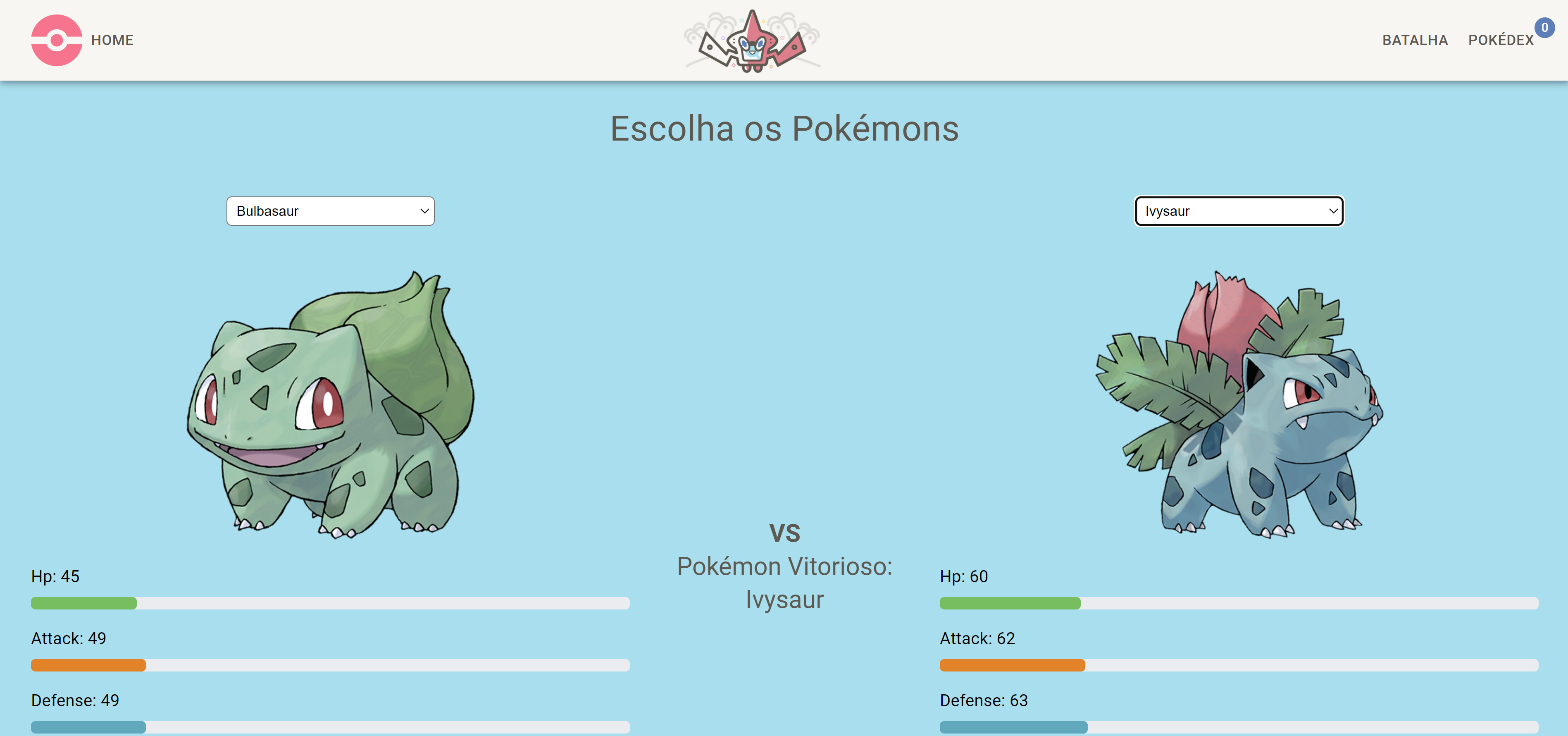Click the winning Pokémon name Ivysaur
This screenshot has height=736, width=1568.
pyautogui.click(x=785, y=600)
